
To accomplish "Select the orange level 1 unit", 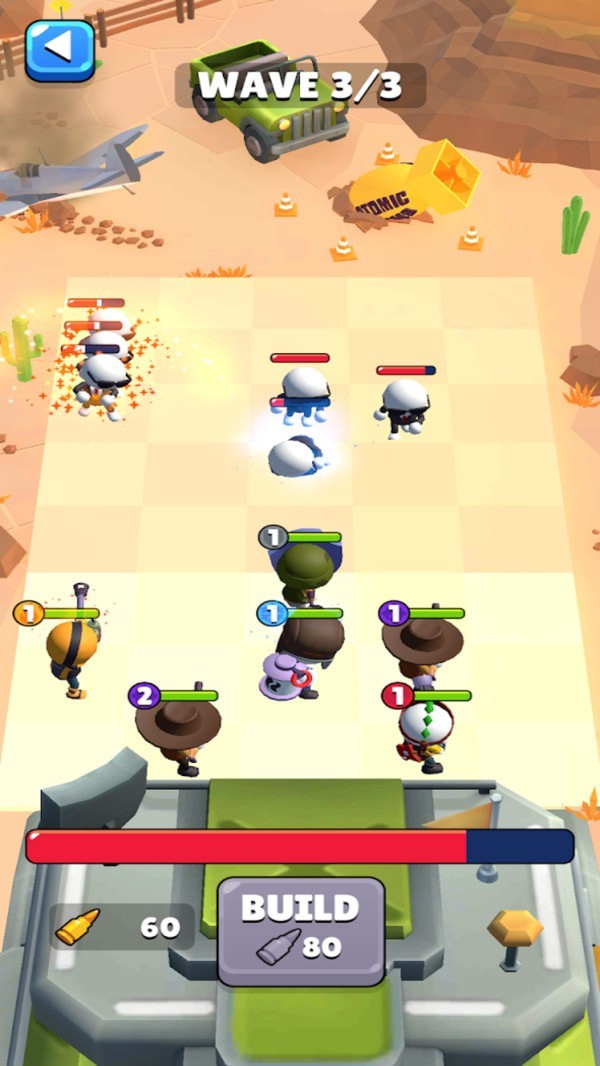I will tap(72, 652).
